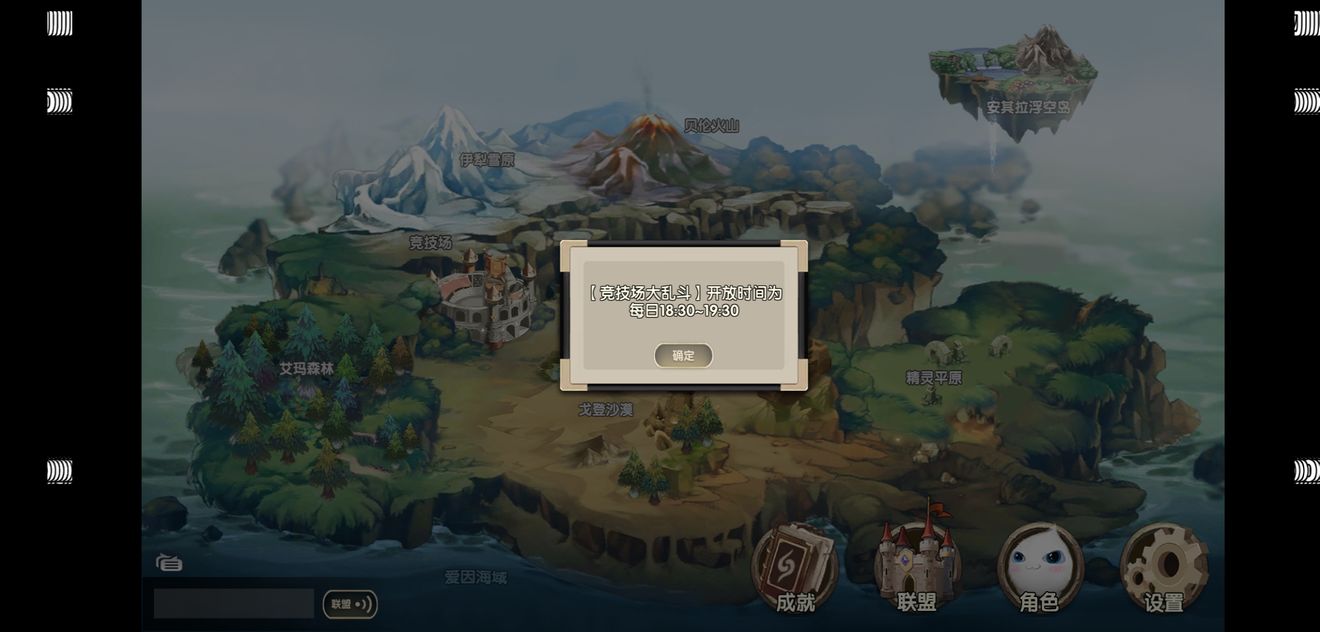This screenshot has width=1320, height=632.
Task: Toggle the 联盟 chat channel button
Action: [x=350, y=604]
